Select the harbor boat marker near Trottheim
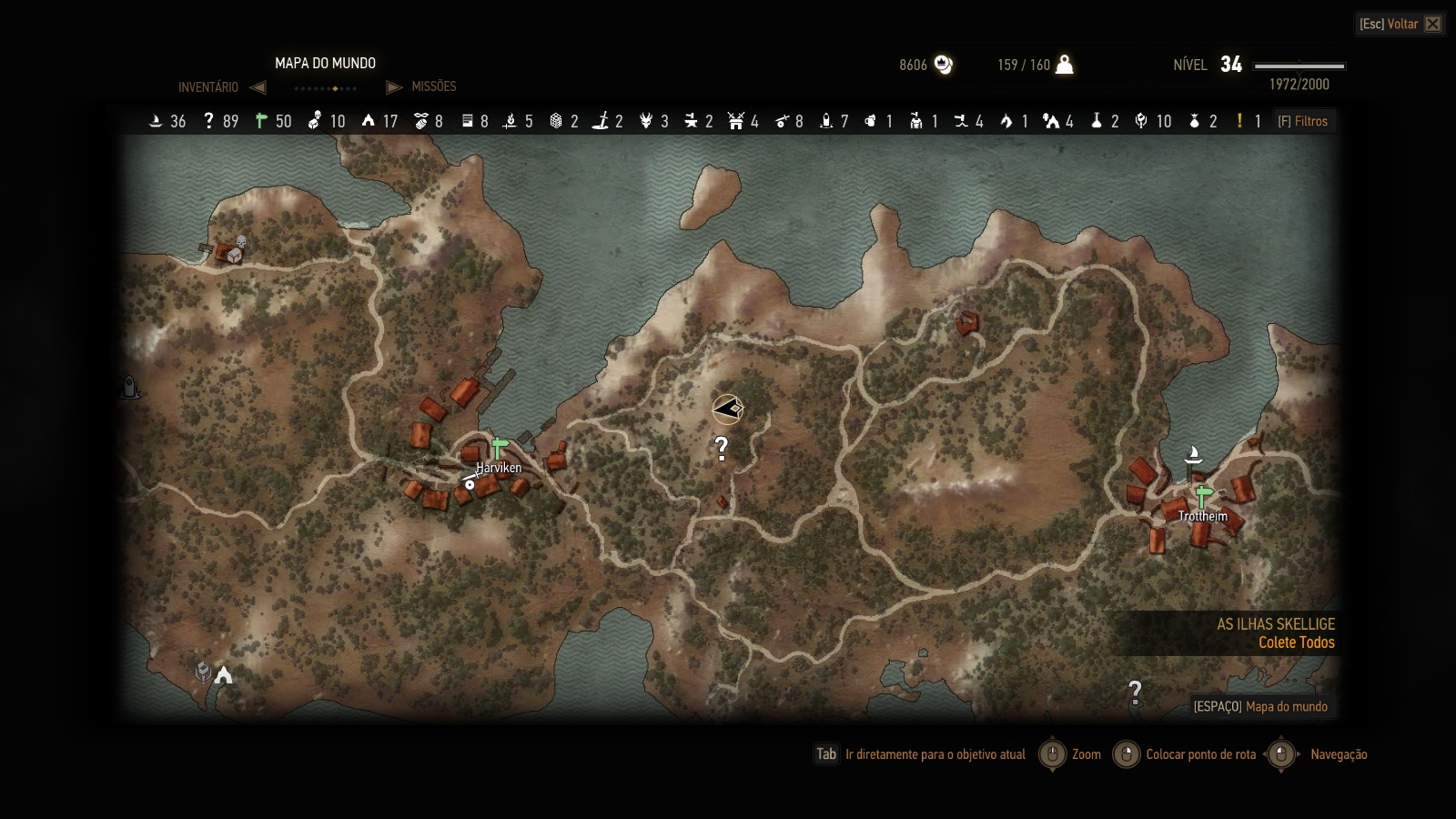 click(x=1194, y=453)
